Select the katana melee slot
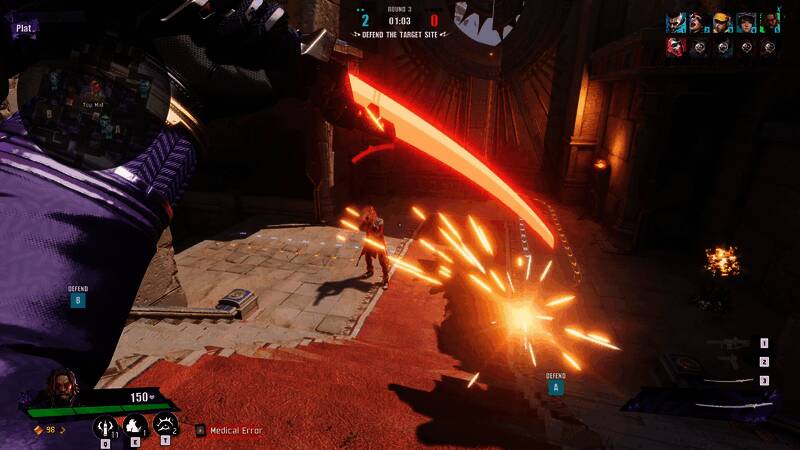The image size is (800, 450). 727,381
